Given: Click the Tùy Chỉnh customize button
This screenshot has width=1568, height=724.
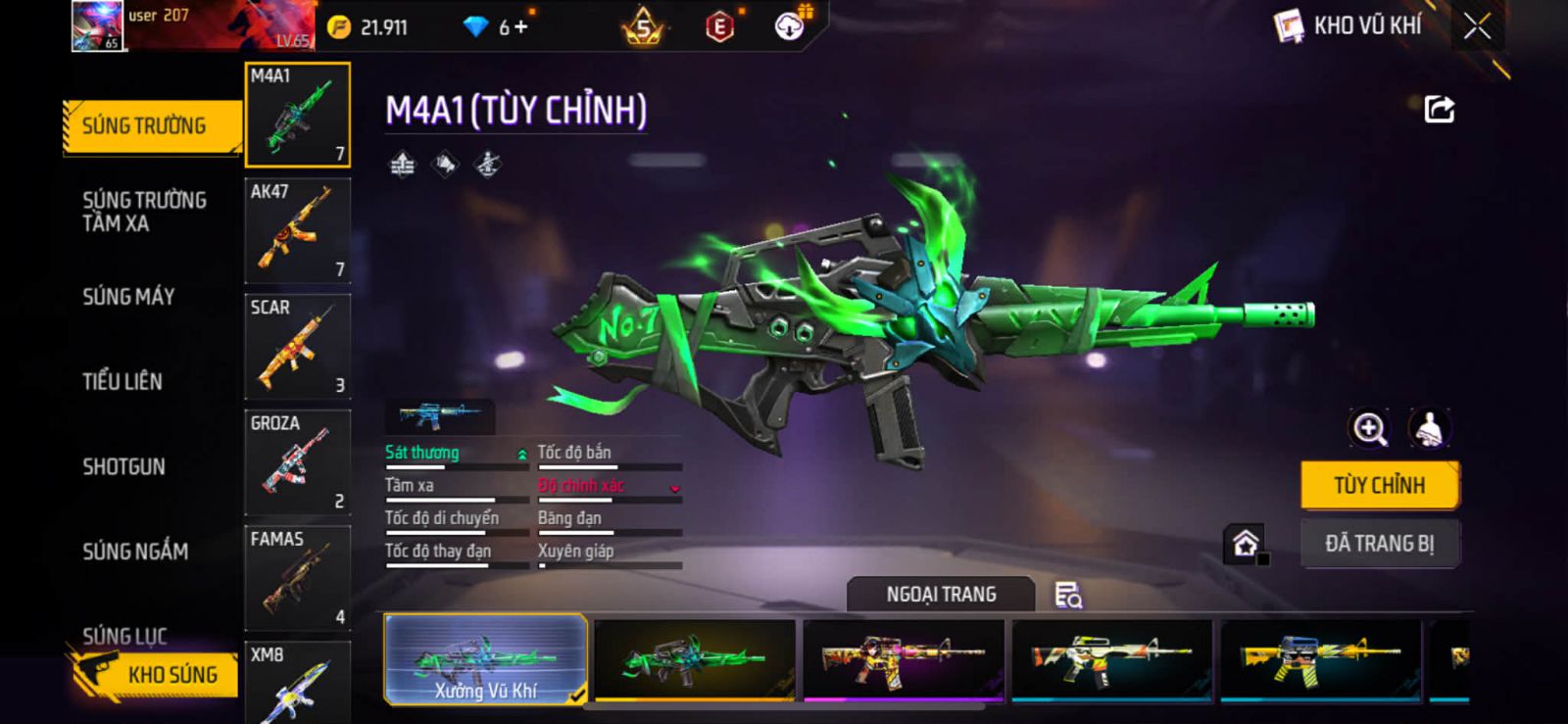Looking at the screenshot, I should pos(1379,485).
